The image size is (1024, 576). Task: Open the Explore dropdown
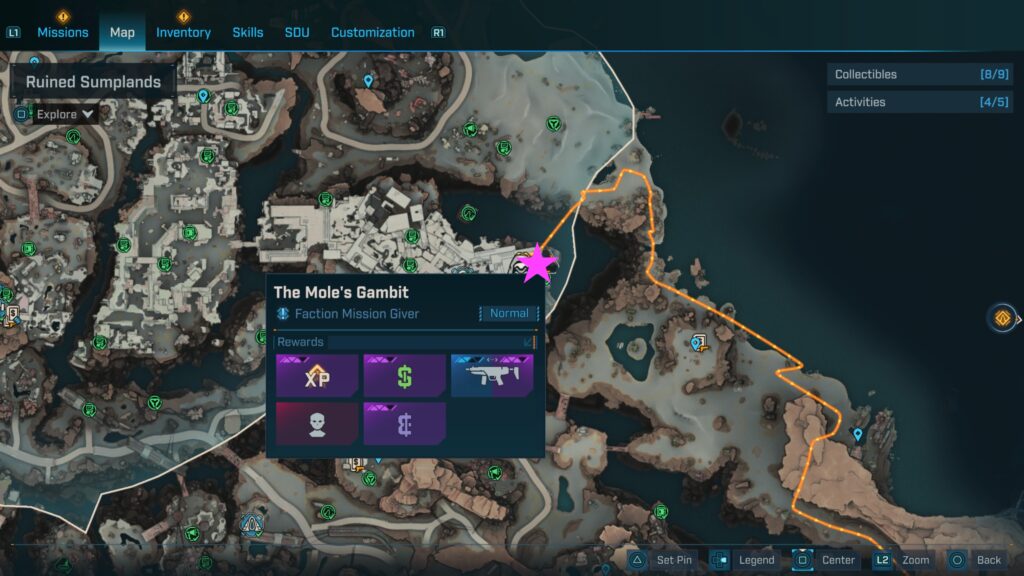pyautogui.click(x=57, y=114)
